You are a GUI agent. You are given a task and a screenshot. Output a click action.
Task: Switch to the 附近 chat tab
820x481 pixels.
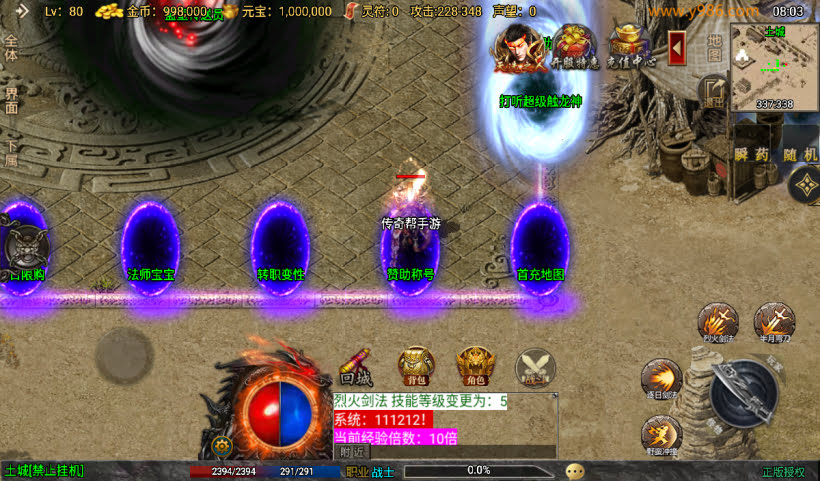point(350,452)
